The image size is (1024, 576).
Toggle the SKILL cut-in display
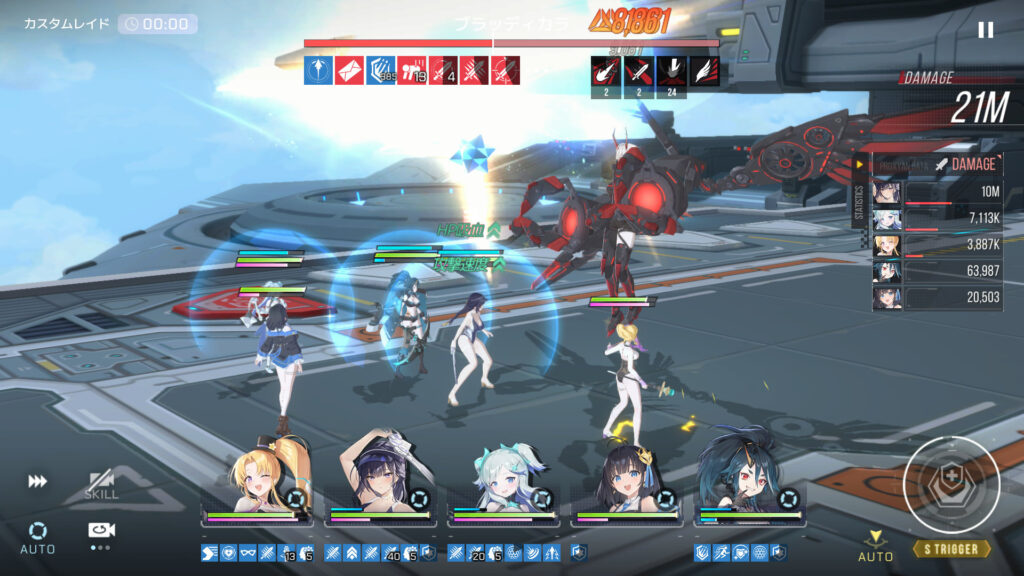click(x=101, y=485)
